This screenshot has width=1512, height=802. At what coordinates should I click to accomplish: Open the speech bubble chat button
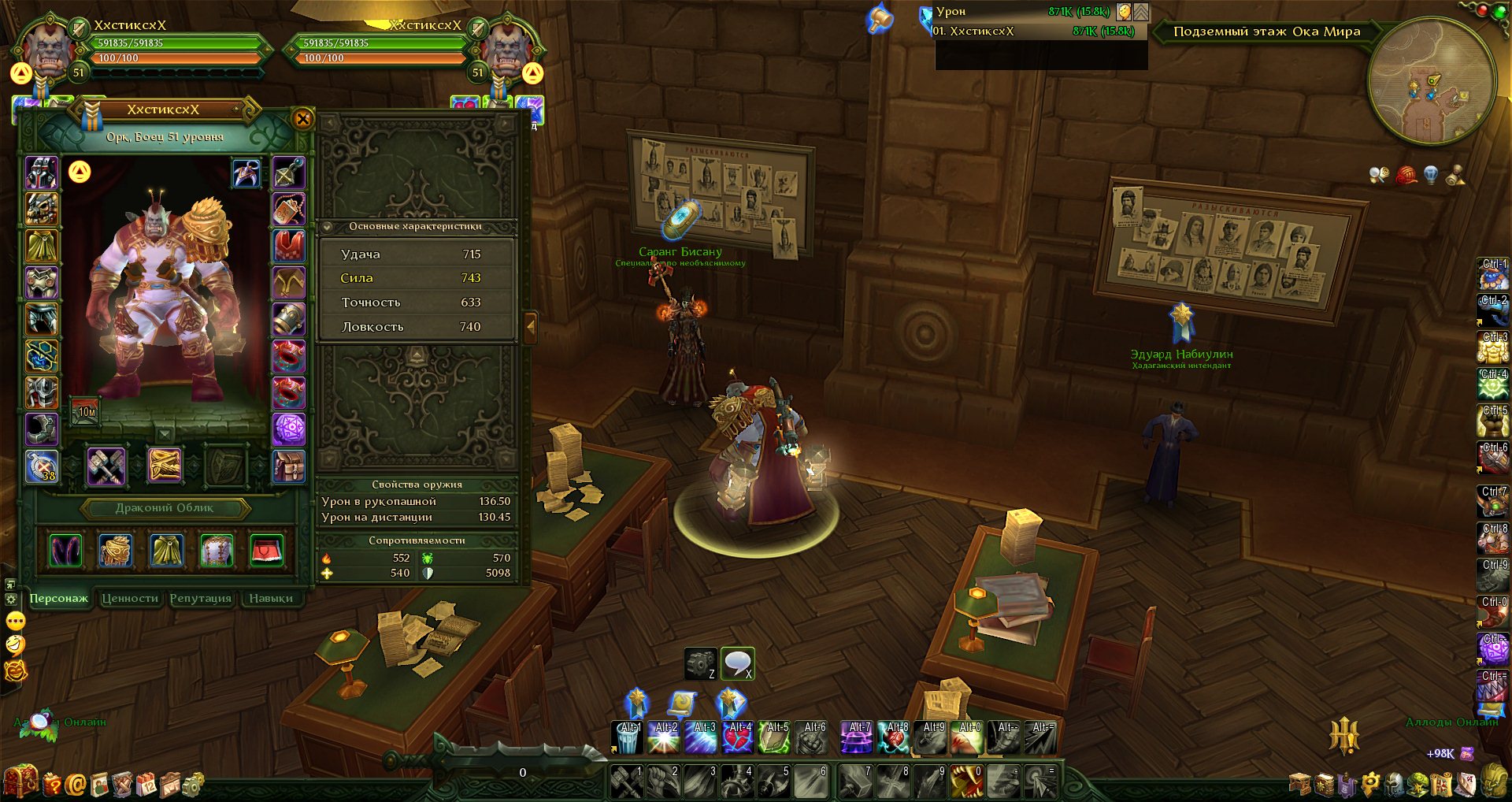737,664
